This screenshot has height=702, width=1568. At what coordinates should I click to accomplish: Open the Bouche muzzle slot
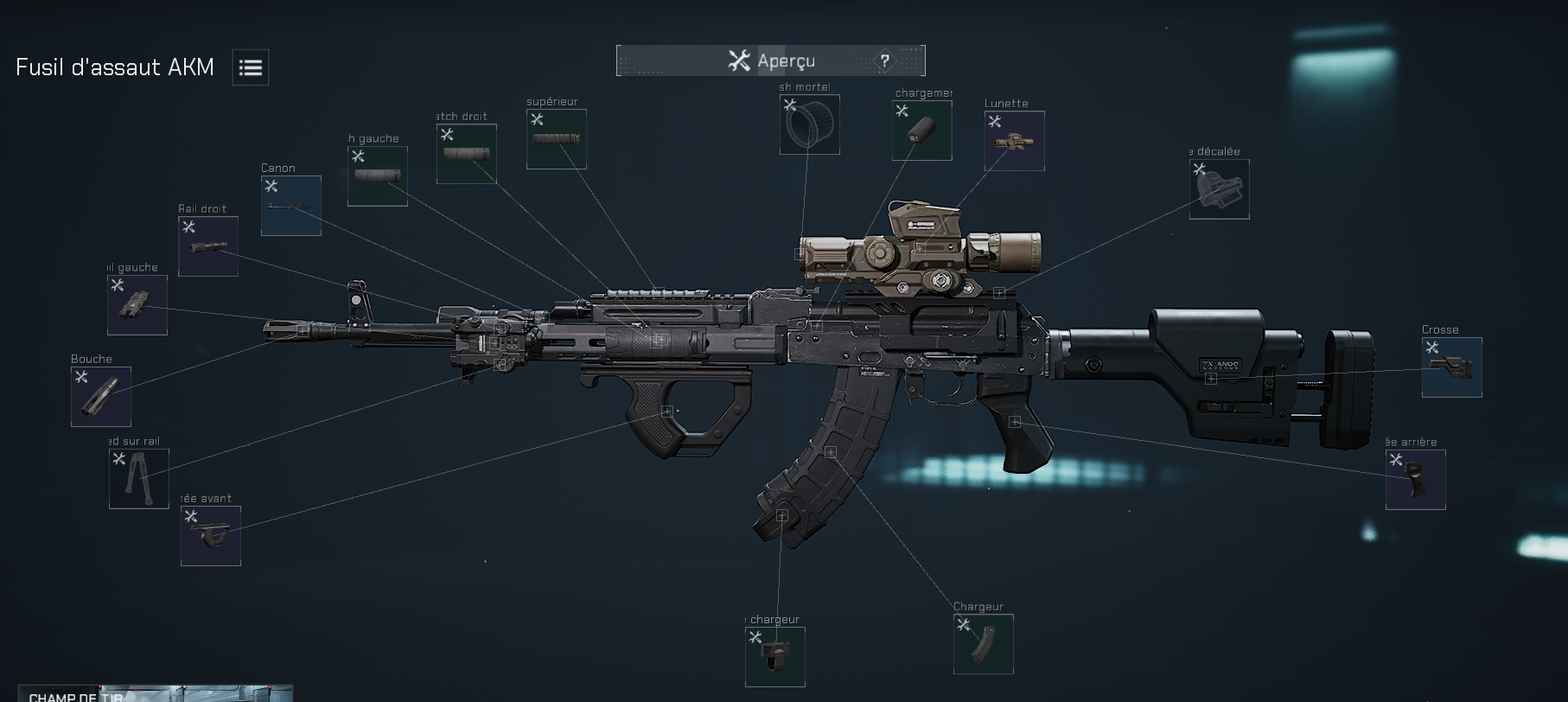click(99, 397)
